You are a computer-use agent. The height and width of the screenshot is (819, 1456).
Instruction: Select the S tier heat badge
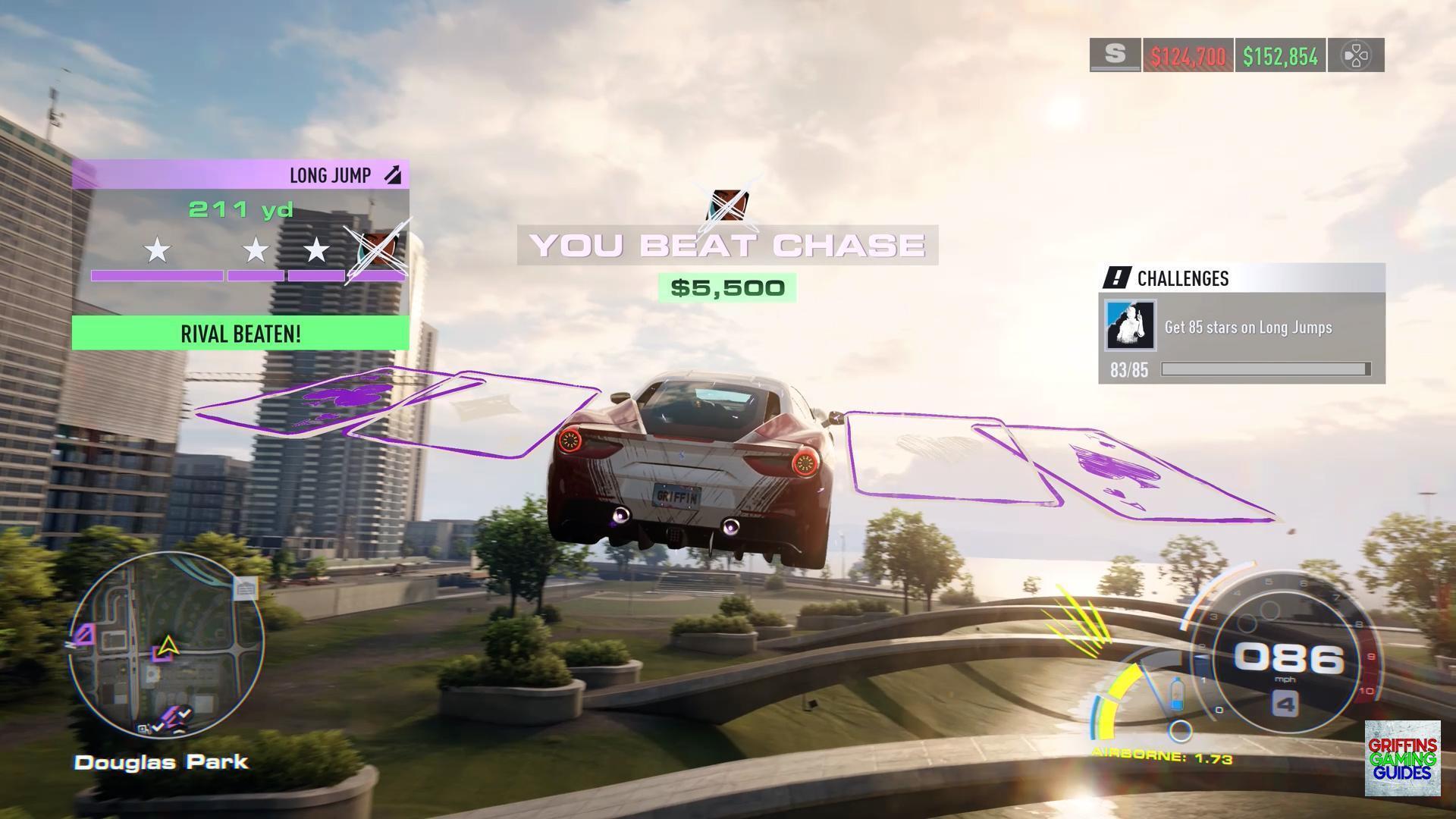(1115, 55)
